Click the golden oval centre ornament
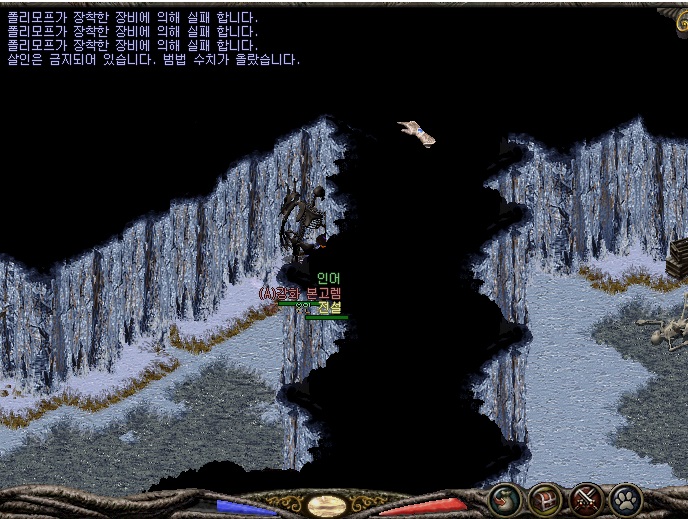This screenshot has width=688, height=519. [x=327, y=505]
